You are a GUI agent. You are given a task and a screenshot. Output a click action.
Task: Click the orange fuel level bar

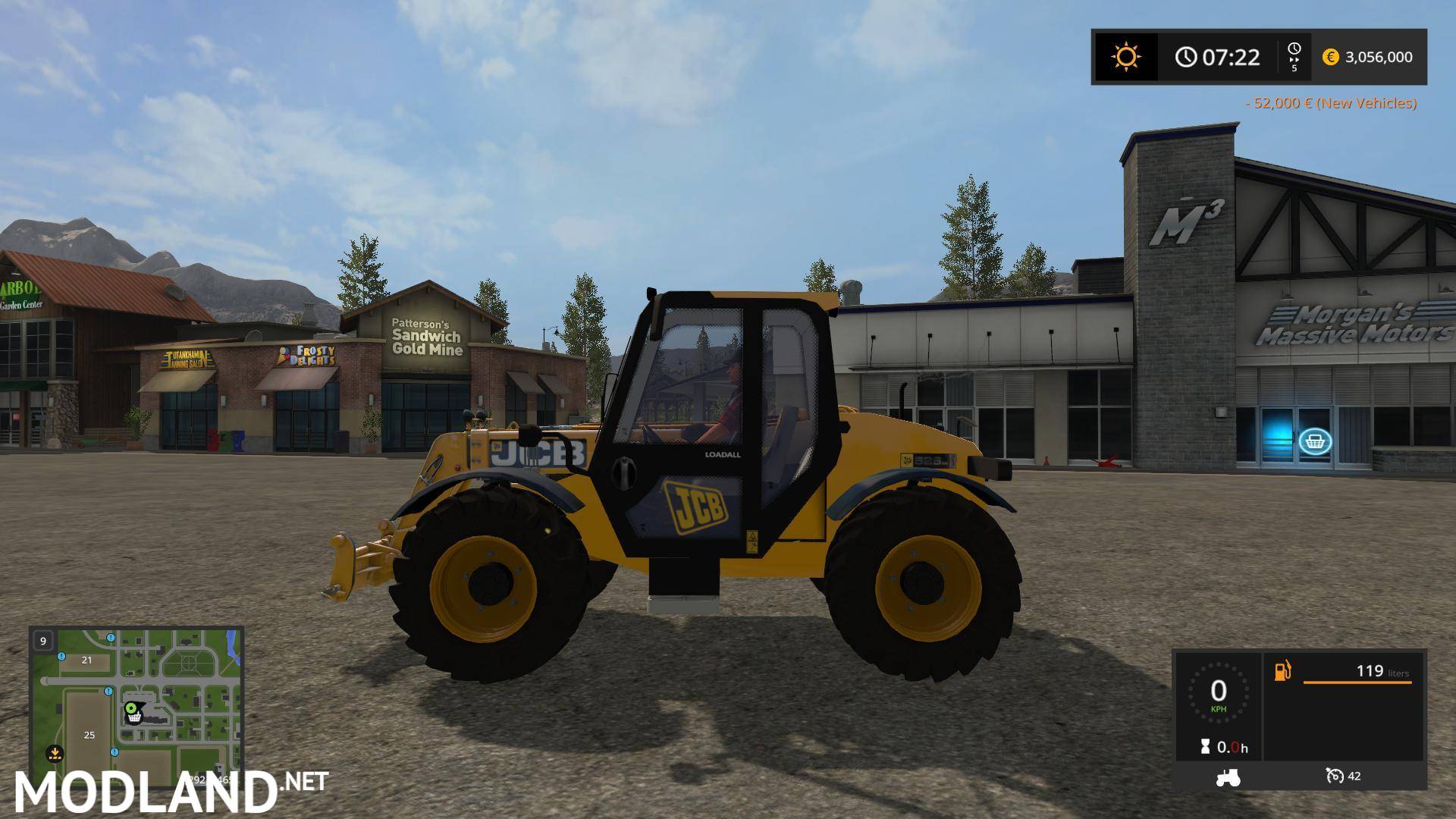[x=1357, y=682]
